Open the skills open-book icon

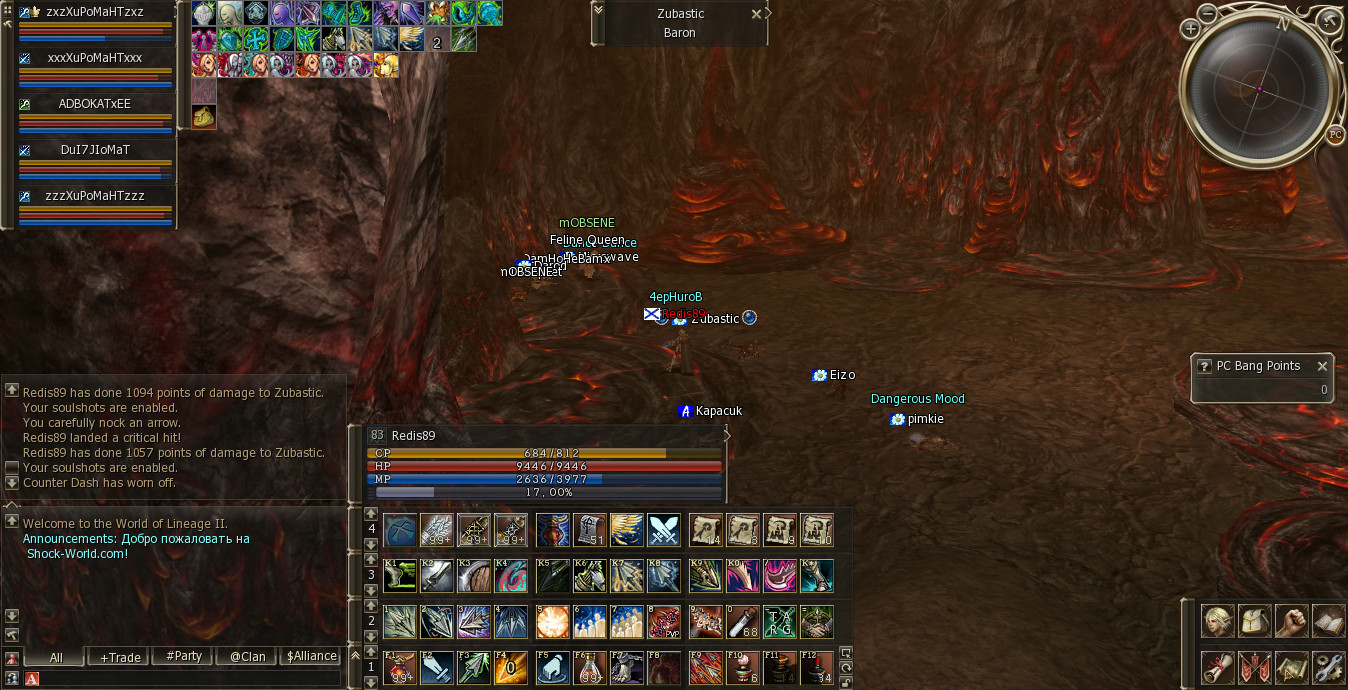(1328, 621)
